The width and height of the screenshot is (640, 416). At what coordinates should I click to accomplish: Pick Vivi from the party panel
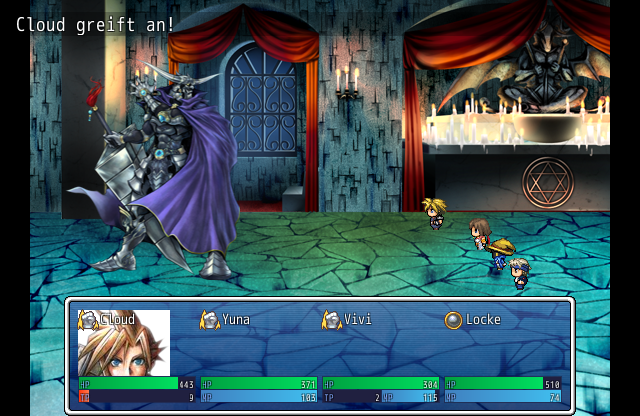pyautogui.click(x=358, y=320)
